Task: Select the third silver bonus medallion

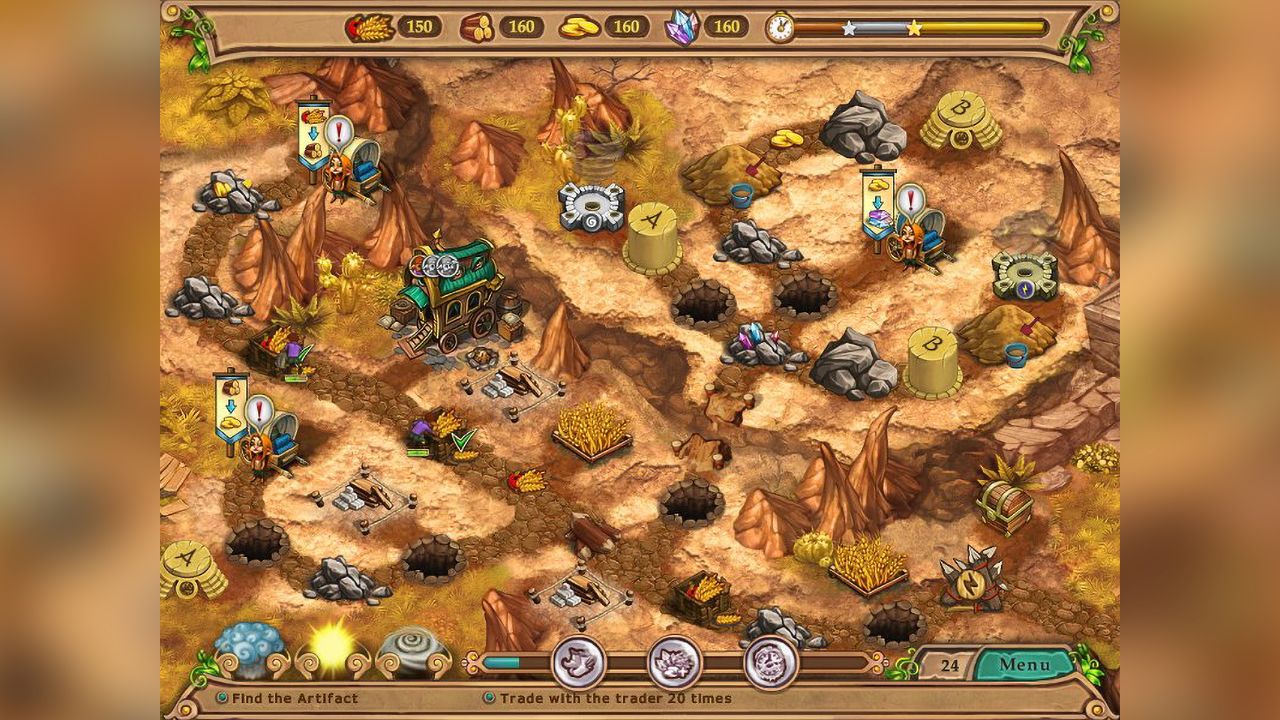Action: pos(771,662)
